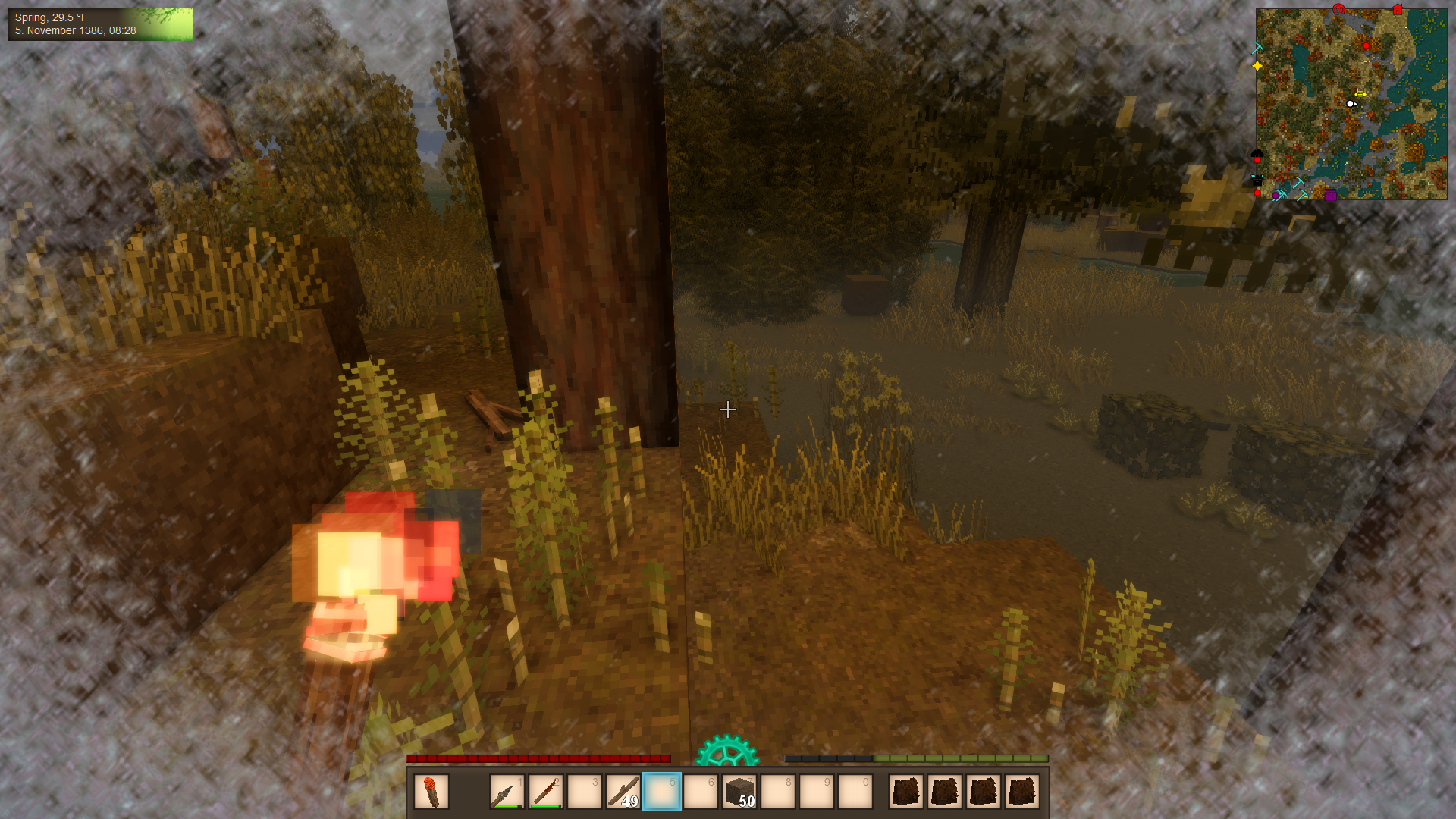This screenshot has height=819, width=1456.
Task: Select the purple jar minimap waypoint
Action: pyautogui.click(x=1331, y=196)
